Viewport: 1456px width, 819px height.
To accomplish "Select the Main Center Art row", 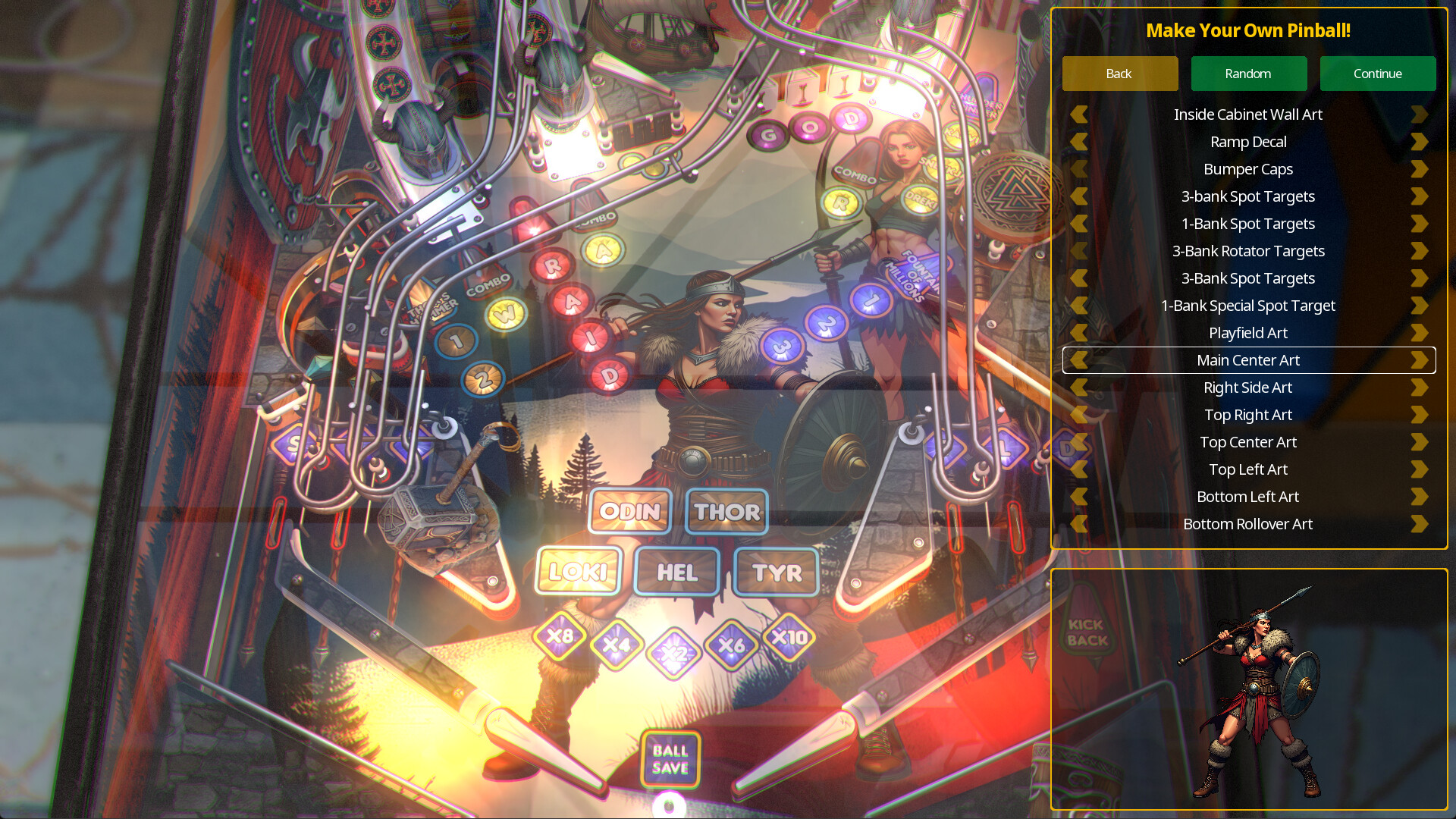I will click(x=1248, y=360).
